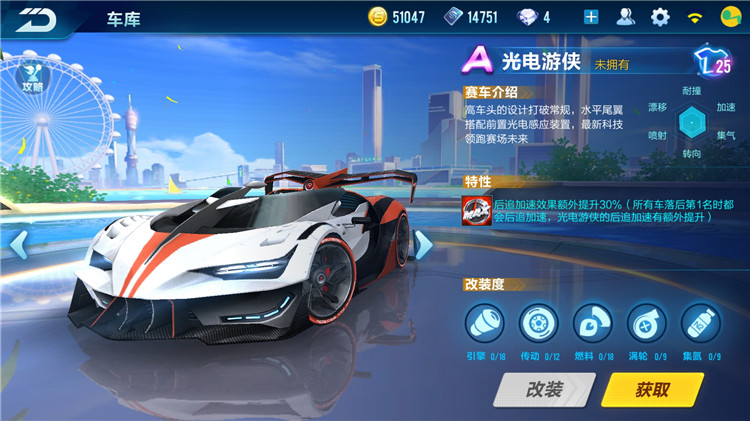This screenshot has width=750, height=421.
Task: Open the 攻略 strategy guide
Action: point(33,71)
